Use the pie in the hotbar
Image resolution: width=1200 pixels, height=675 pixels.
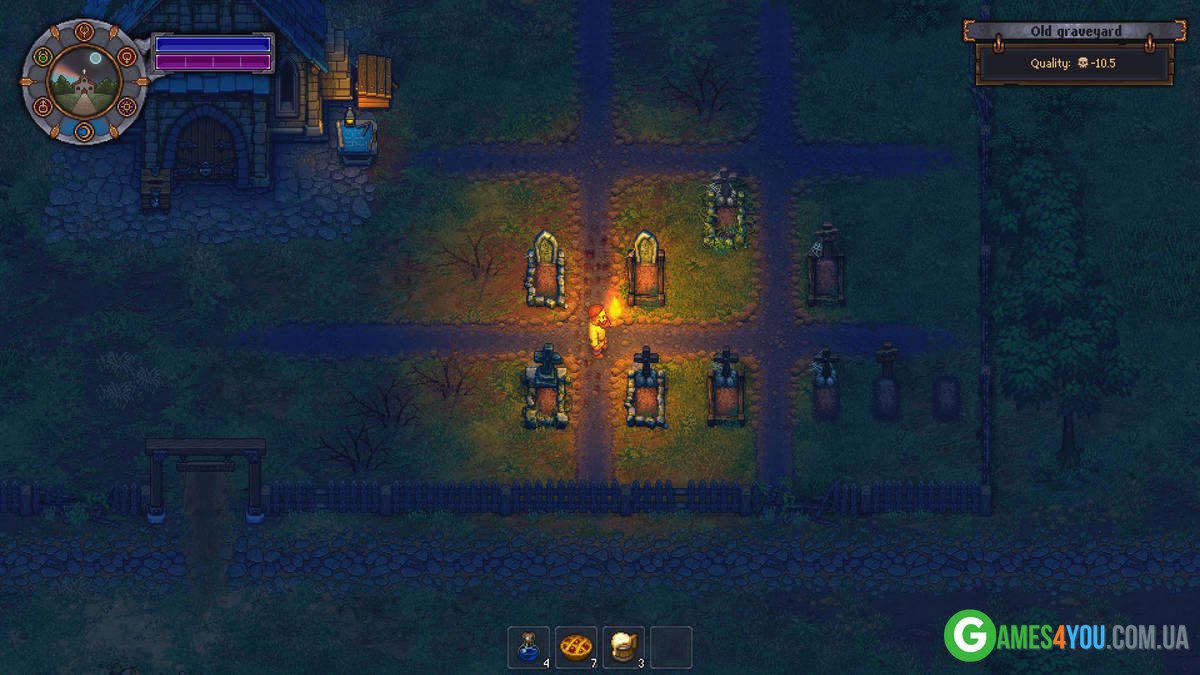click(x=576, y=647)
